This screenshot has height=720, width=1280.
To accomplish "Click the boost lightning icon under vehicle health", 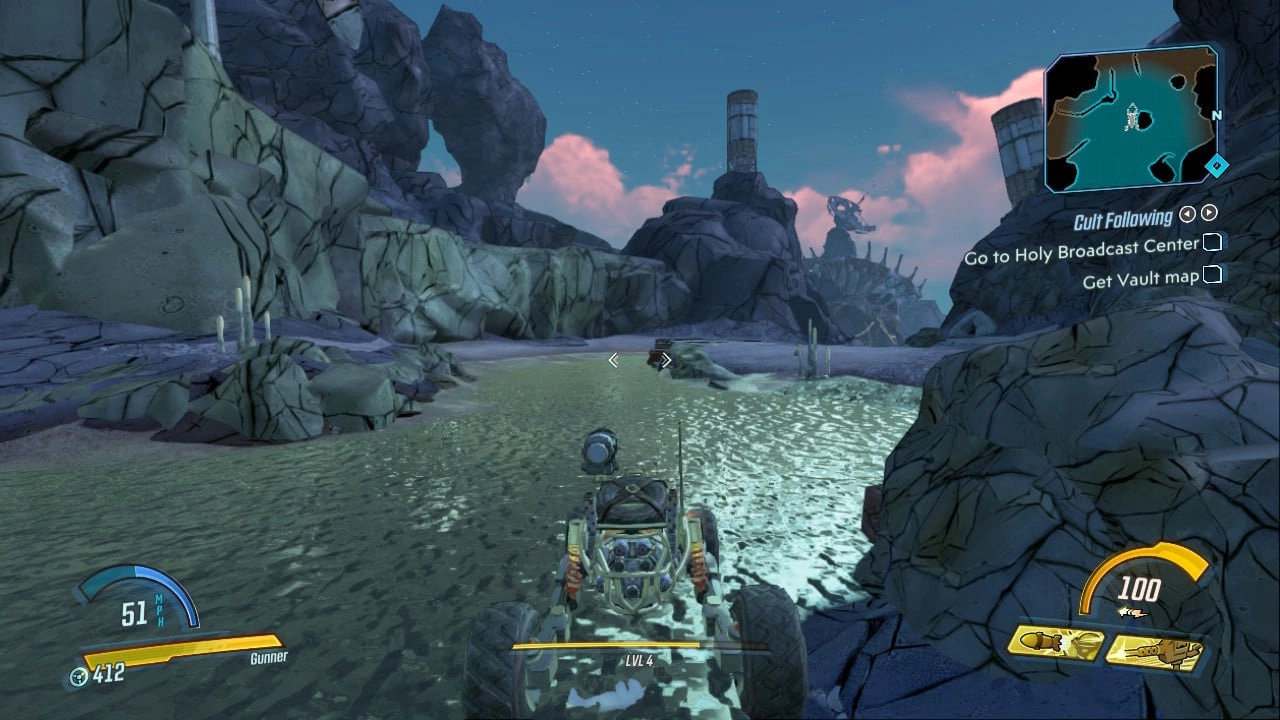I will [1131, 611].
